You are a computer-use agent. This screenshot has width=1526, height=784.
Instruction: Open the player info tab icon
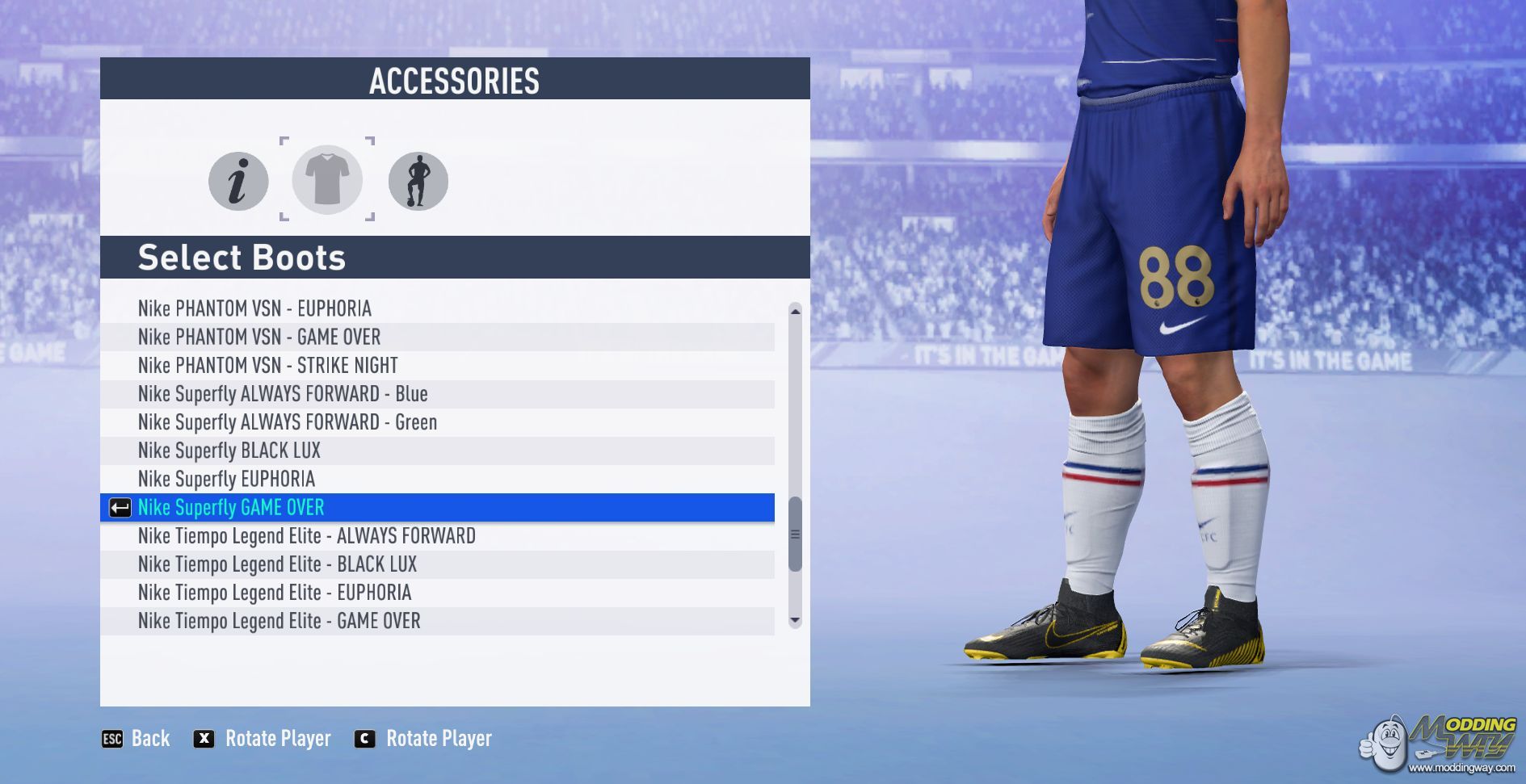pyautogui.click(x=238, y=181)
